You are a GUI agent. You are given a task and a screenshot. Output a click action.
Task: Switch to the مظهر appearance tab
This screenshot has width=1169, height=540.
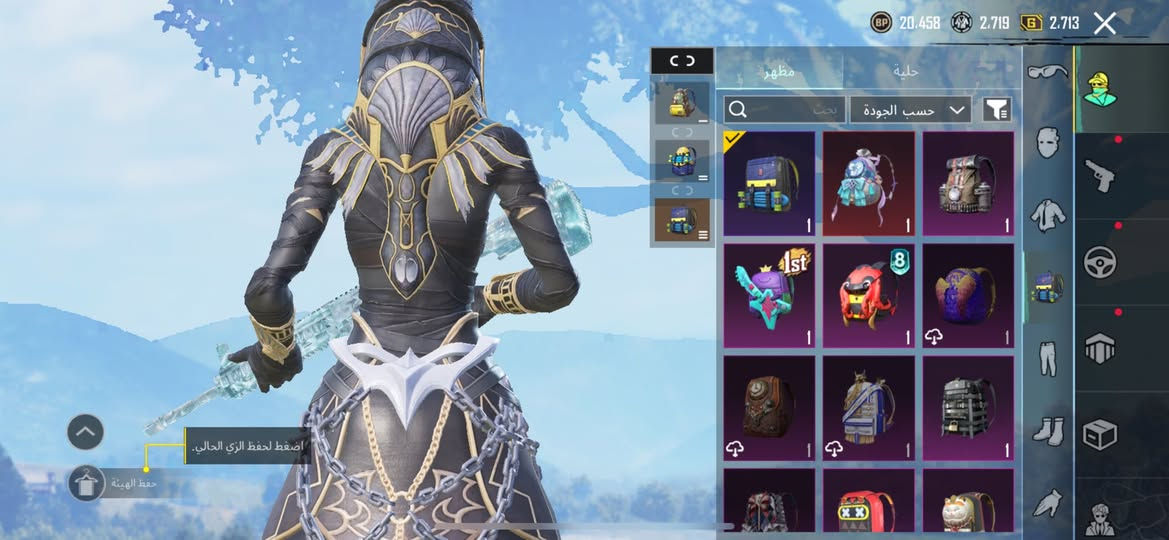tap(780, 70)
